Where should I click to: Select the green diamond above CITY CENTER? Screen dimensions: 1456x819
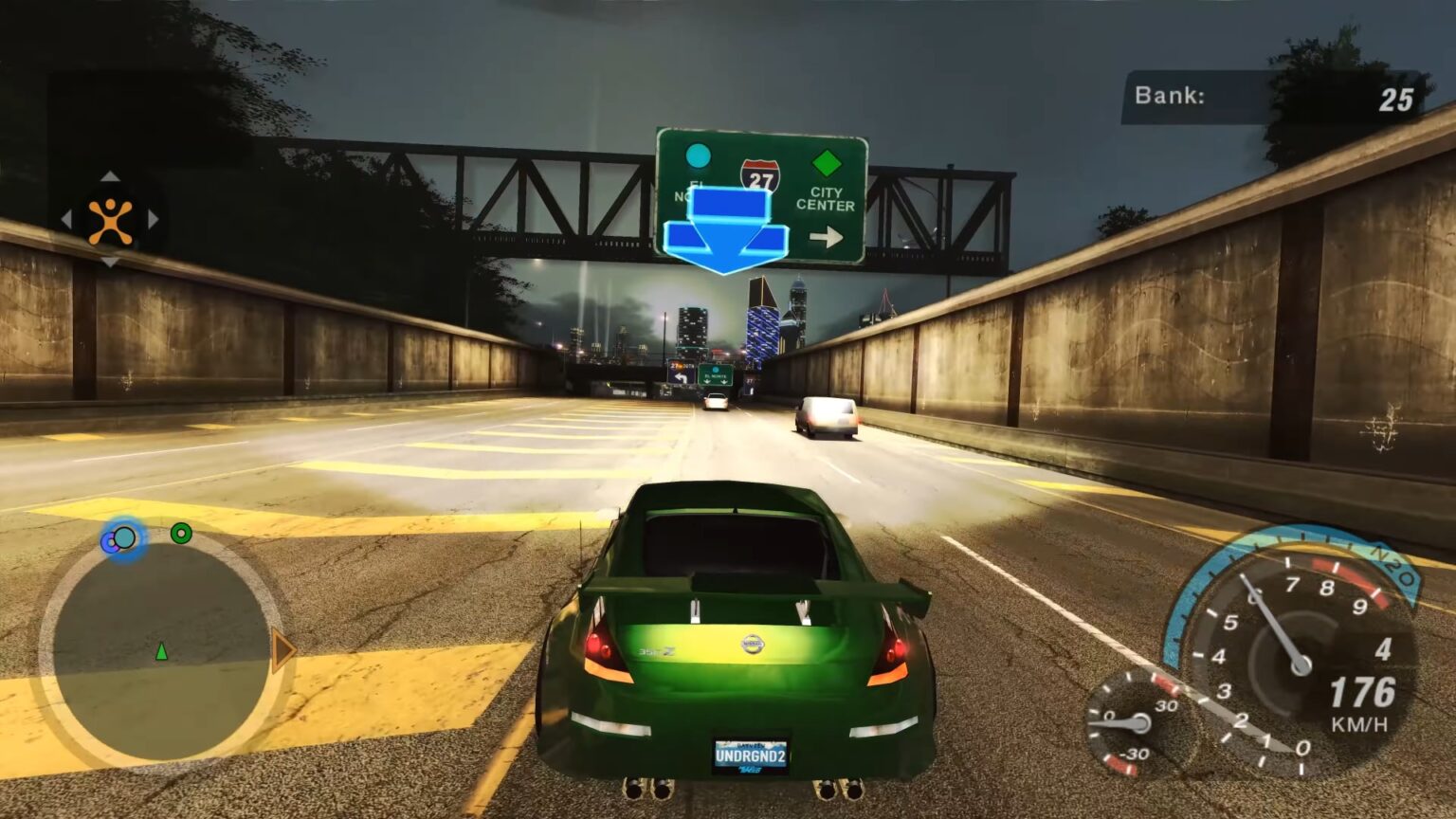[824, 162]
